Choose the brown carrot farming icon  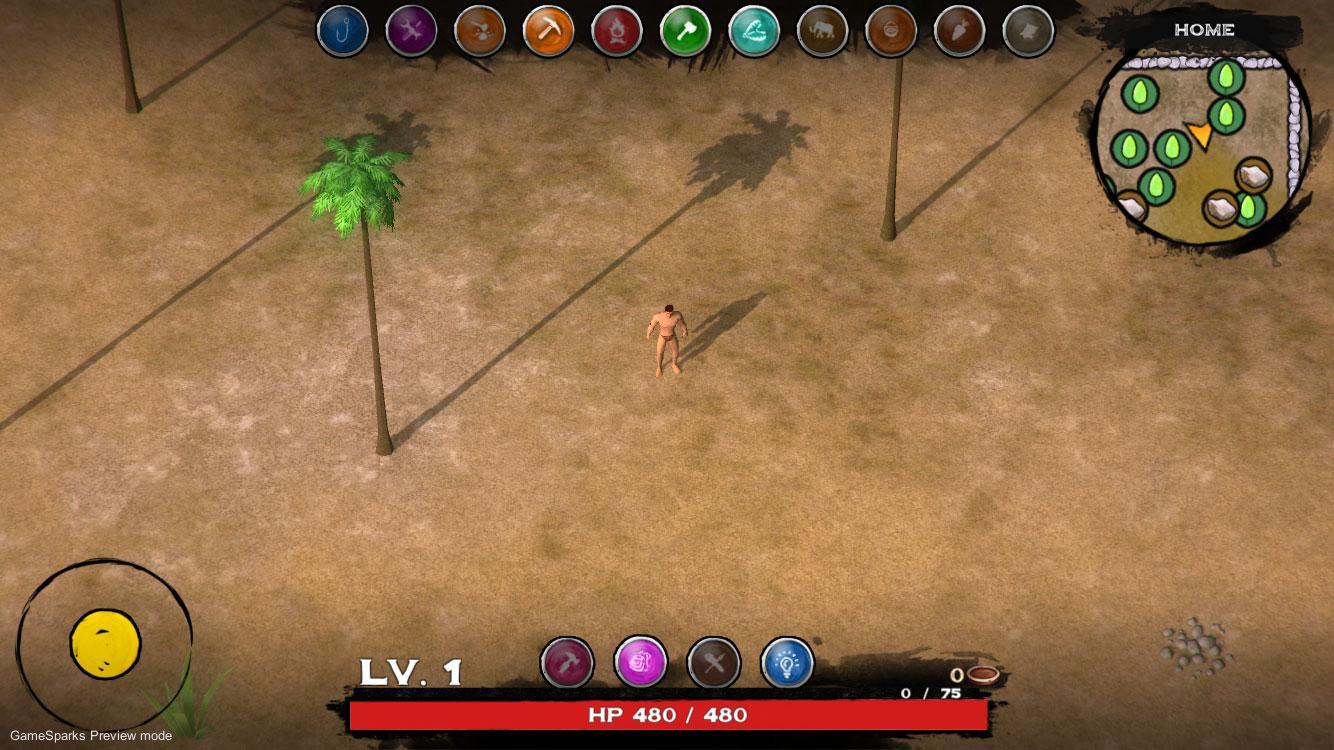tap(959, 31)
